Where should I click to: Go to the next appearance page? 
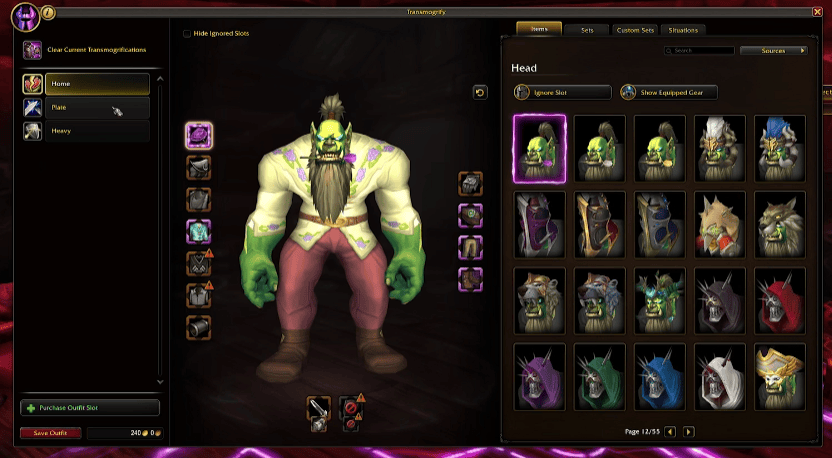(688, 431)
